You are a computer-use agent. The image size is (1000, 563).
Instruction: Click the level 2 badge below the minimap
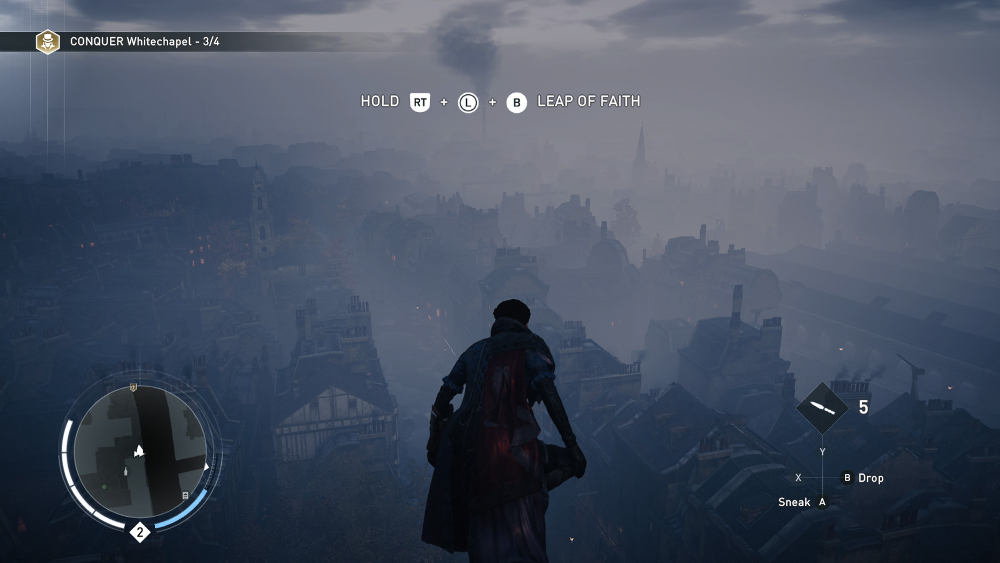coord(140,532)
